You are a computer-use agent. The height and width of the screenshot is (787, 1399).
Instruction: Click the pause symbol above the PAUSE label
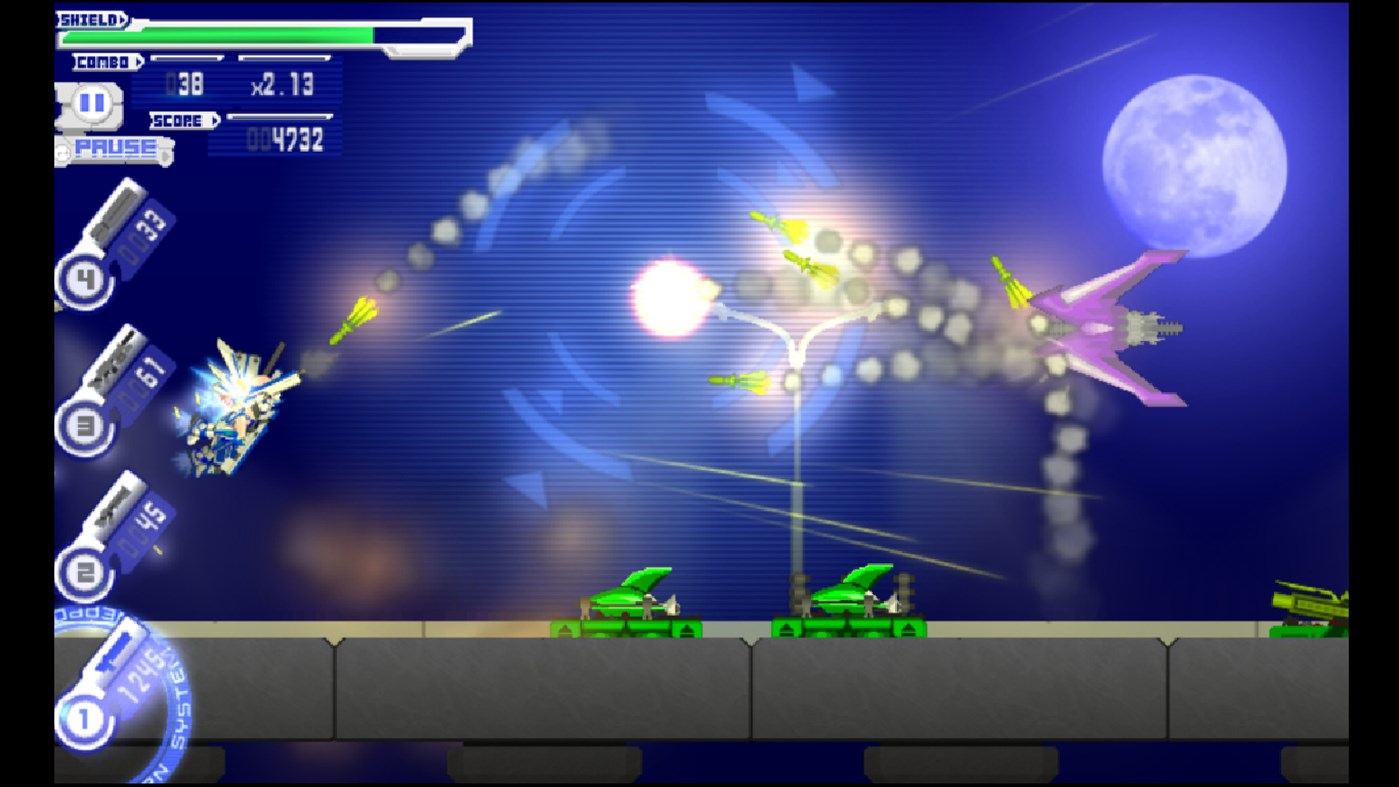pos(92,102)
